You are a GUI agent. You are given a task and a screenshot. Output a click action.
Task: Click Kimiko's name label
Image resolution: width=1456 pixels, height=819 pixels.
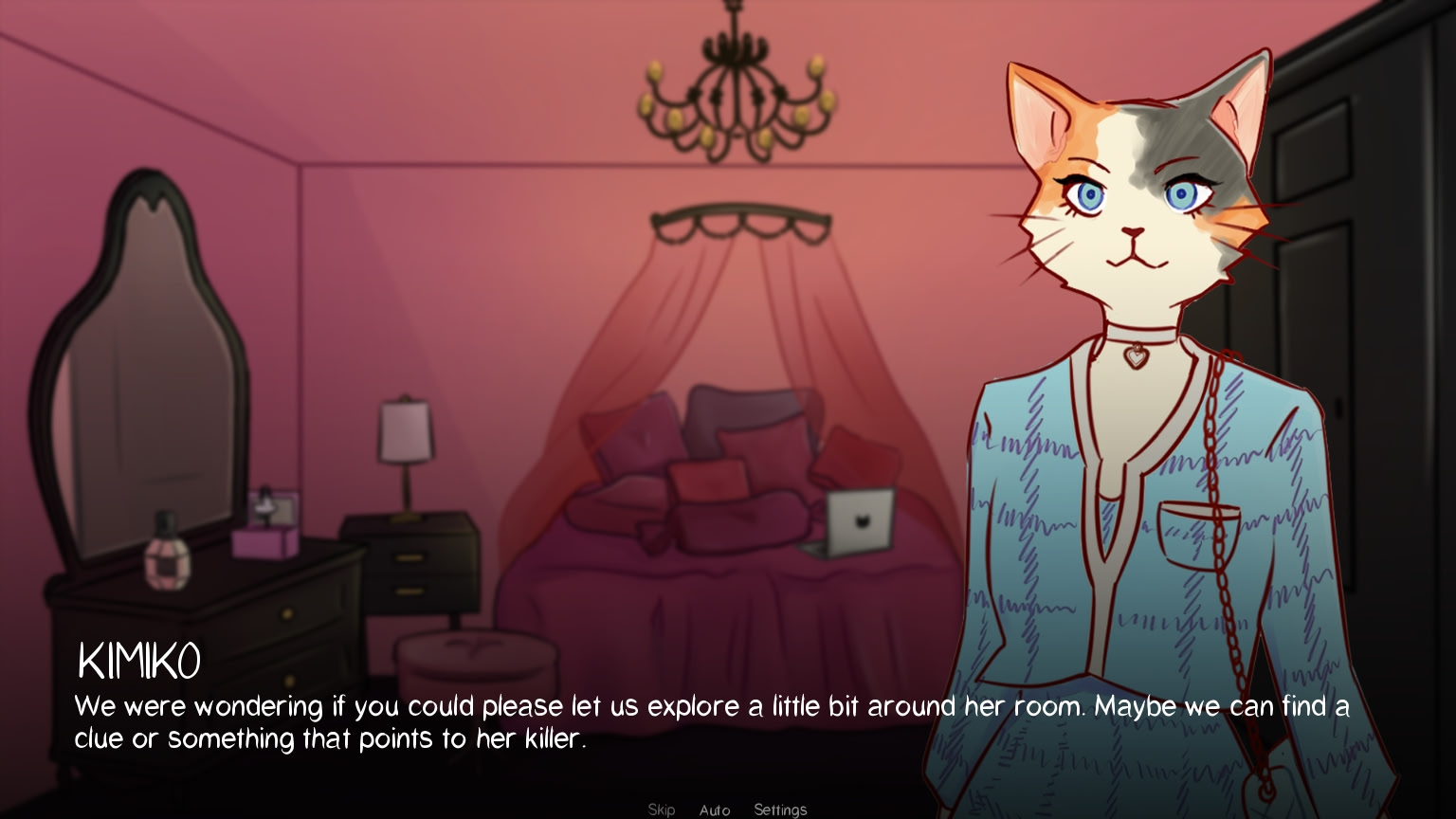138,661
